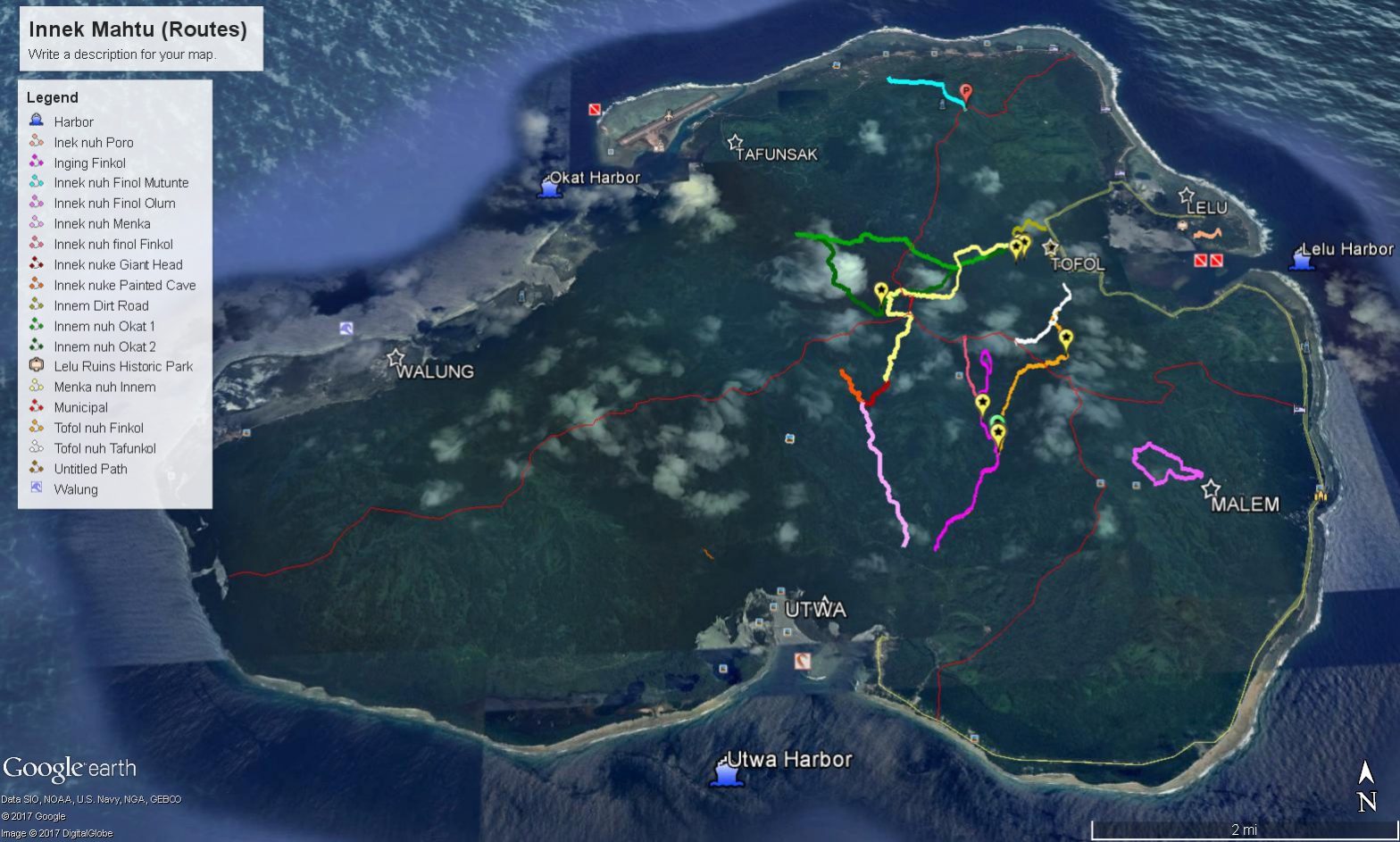Select the Walung legend entry
The height and width of the screenshot is (842, 1400).
(76, 490)
